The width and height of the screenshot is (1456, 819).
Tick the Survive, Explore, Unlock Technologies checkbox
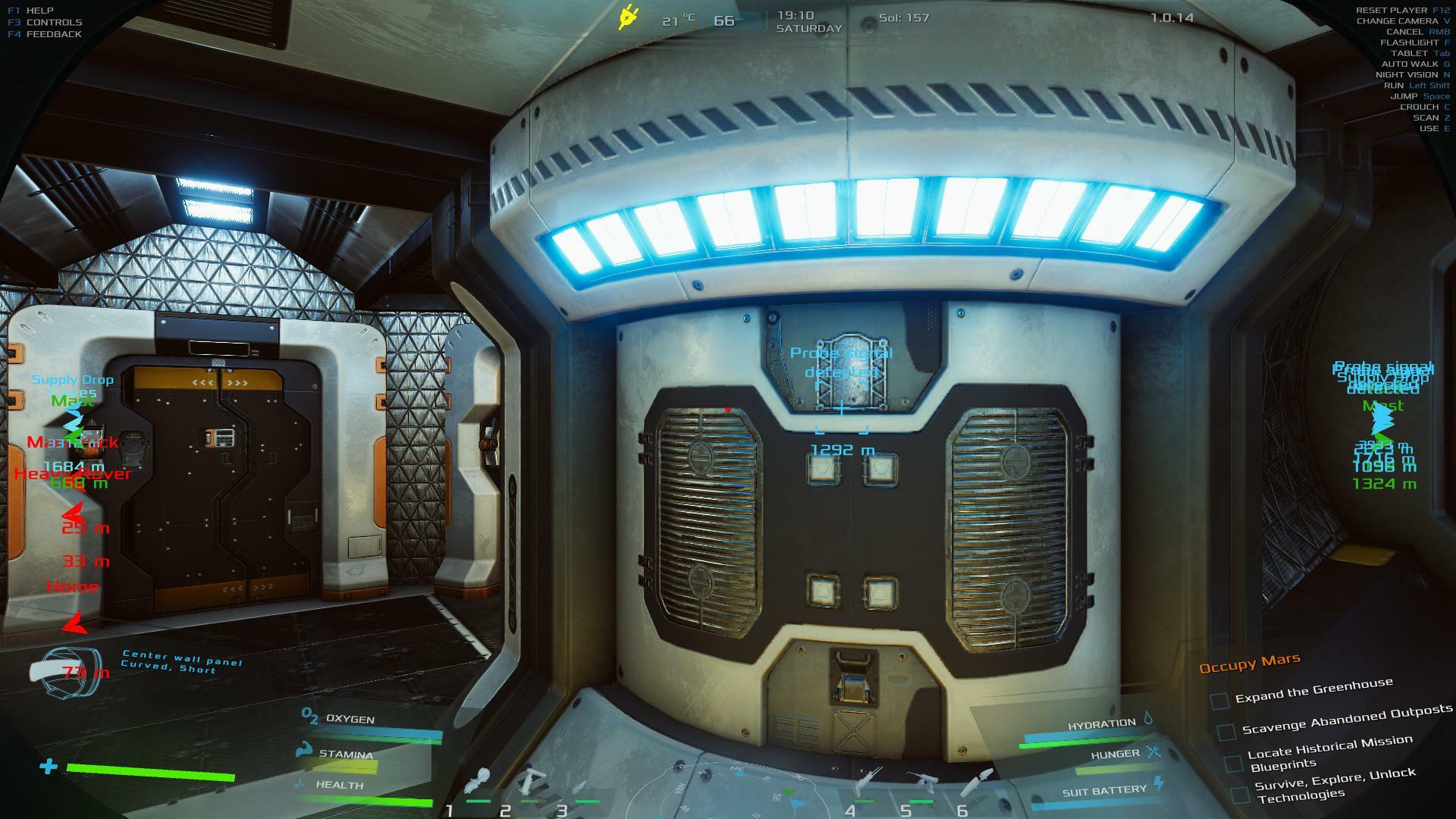(1240, 795)
